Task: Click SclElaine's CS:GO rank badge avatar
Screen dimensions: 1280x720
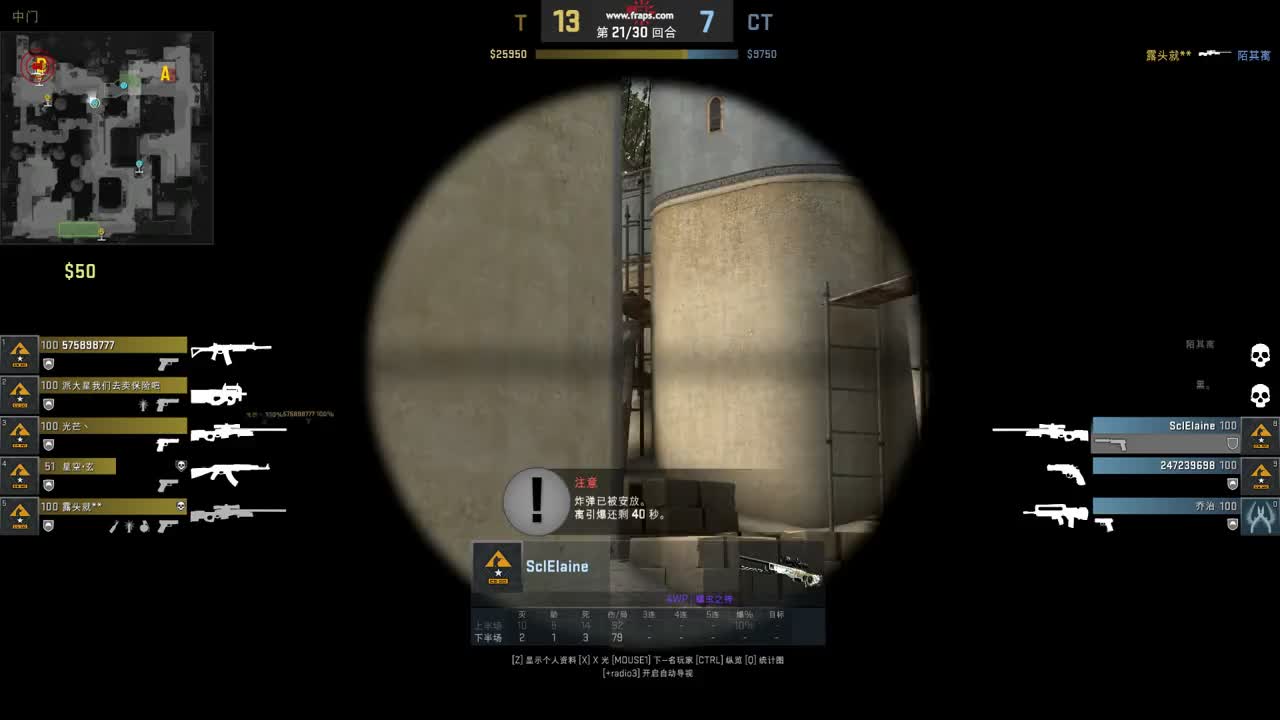Action: coord(497,564)
